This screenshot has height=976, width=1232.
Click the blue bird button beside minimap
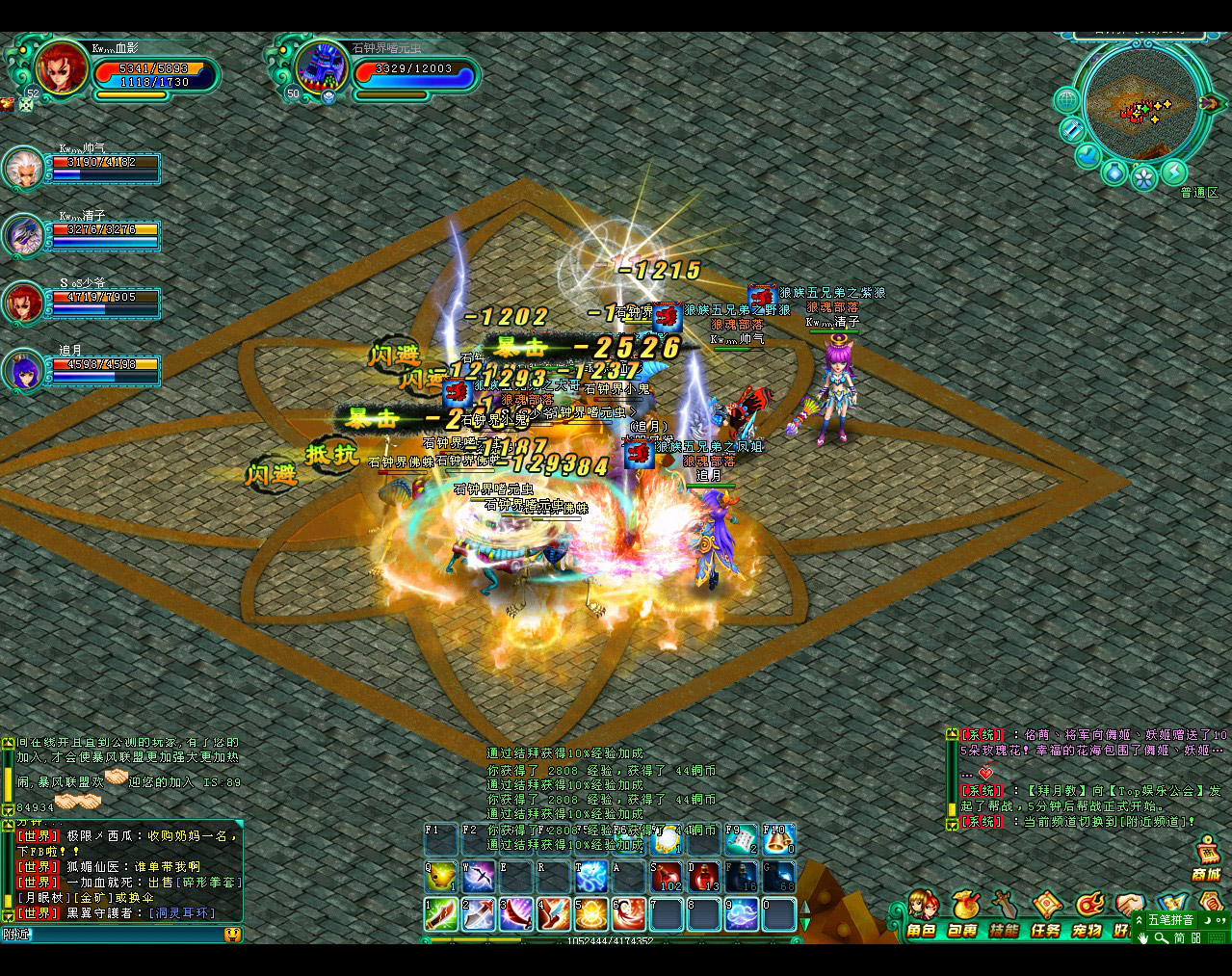pyautogui.click(x=1088, y=154)
